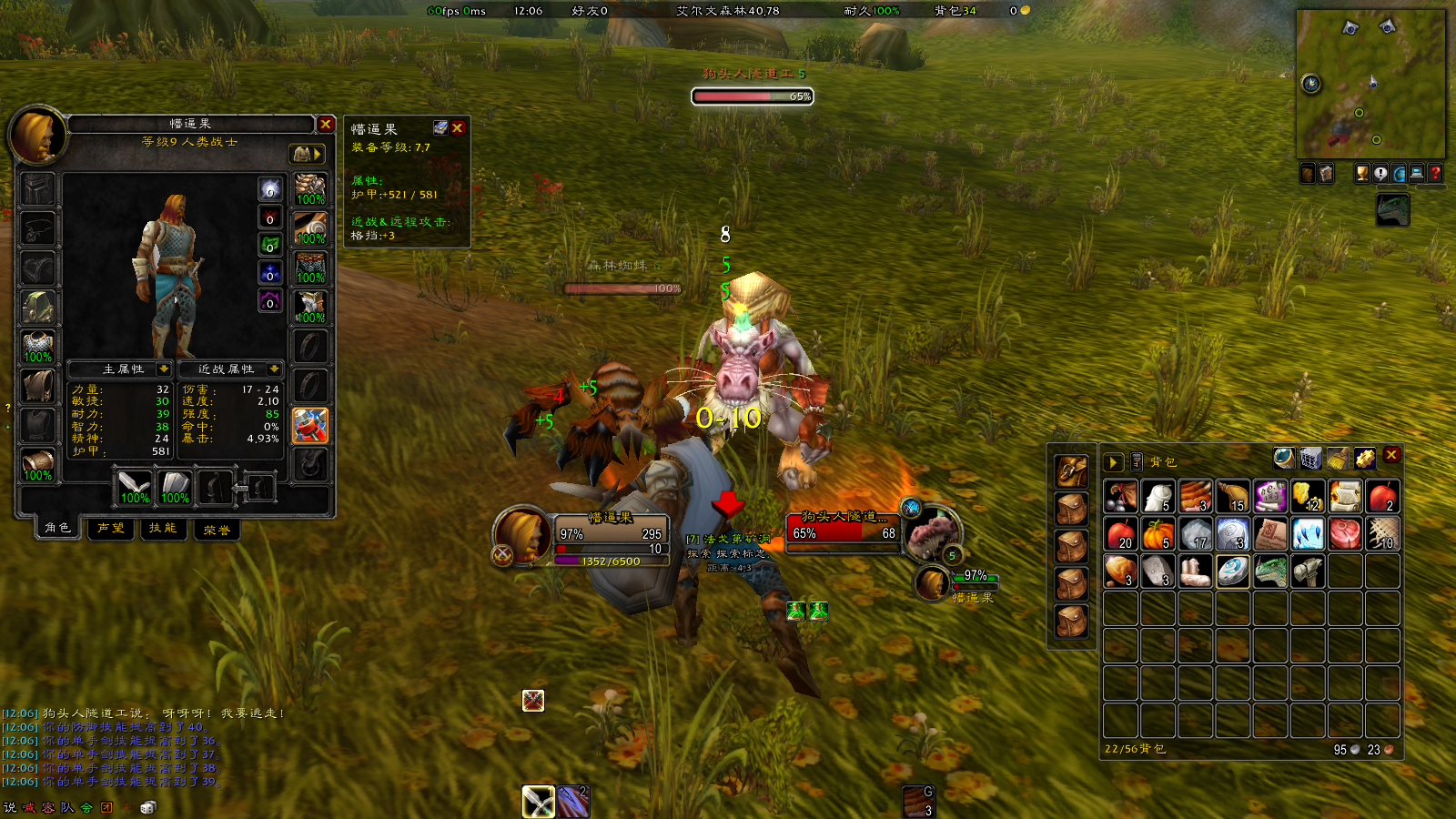Select the blacksmith hammer in the bag
The height and width of the screenshot is (819, 1456).
coord(1308,571)
